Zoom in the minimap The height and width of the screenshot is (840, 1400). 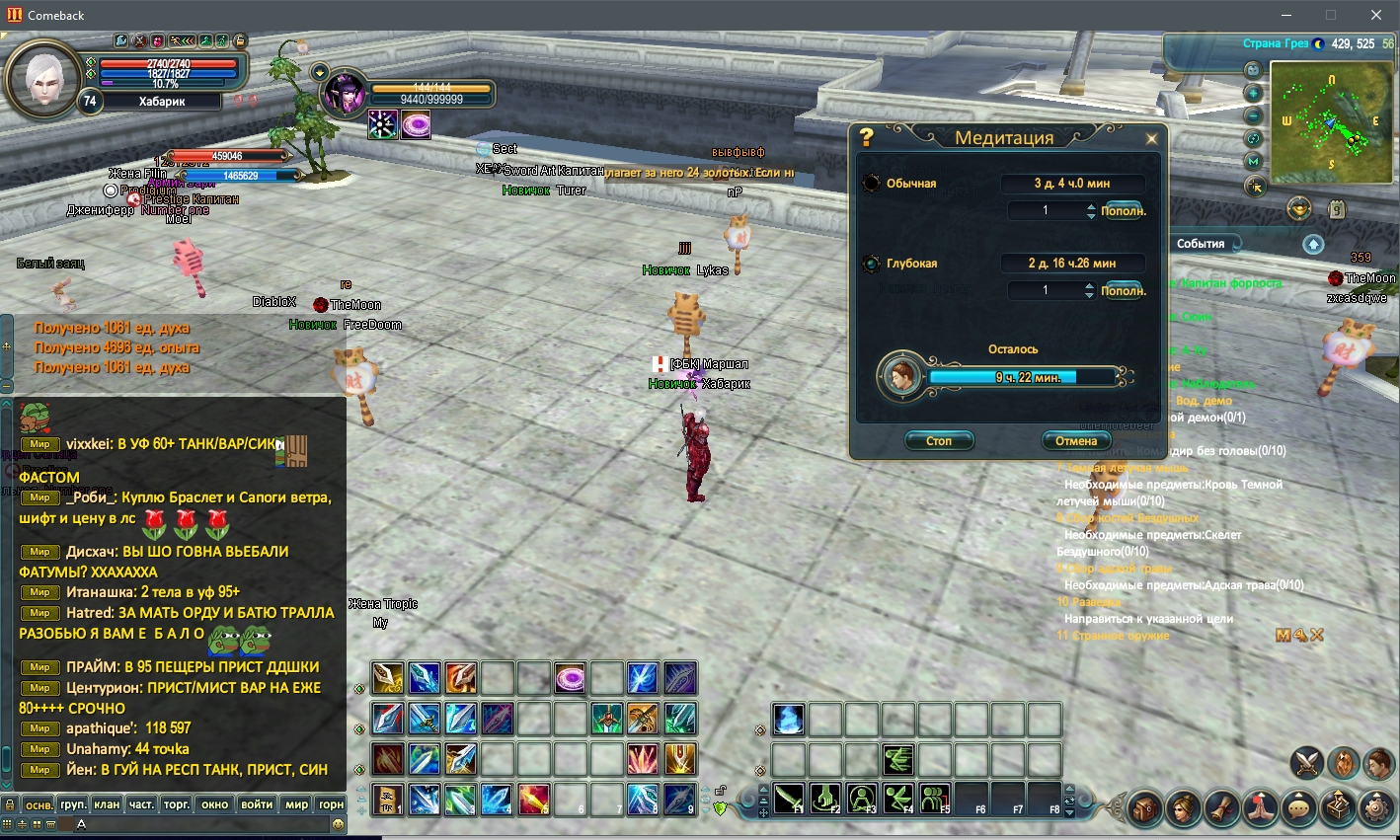point(1254,94)
